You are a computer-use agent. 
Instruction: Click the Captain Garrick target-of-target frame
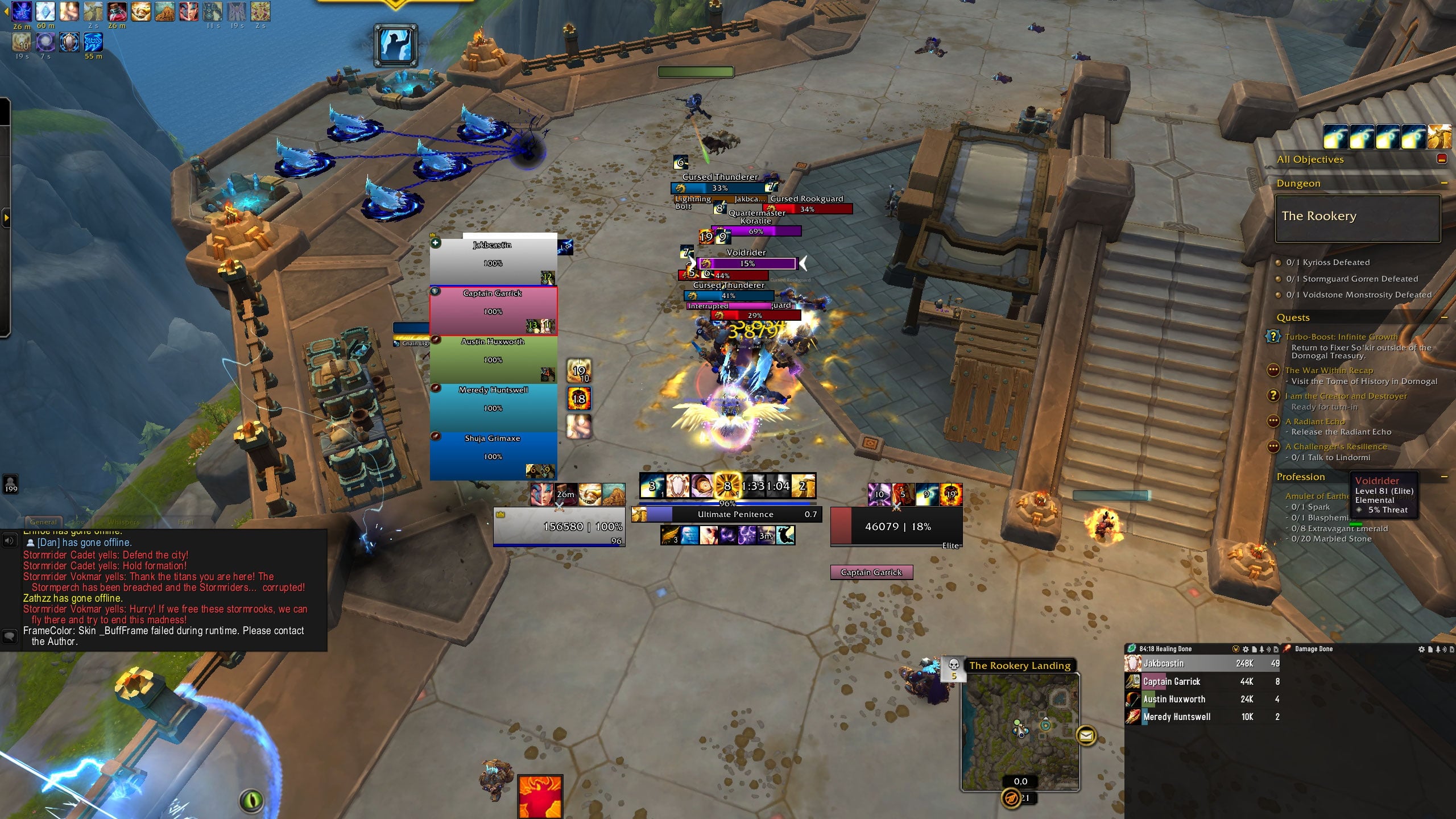871,572
